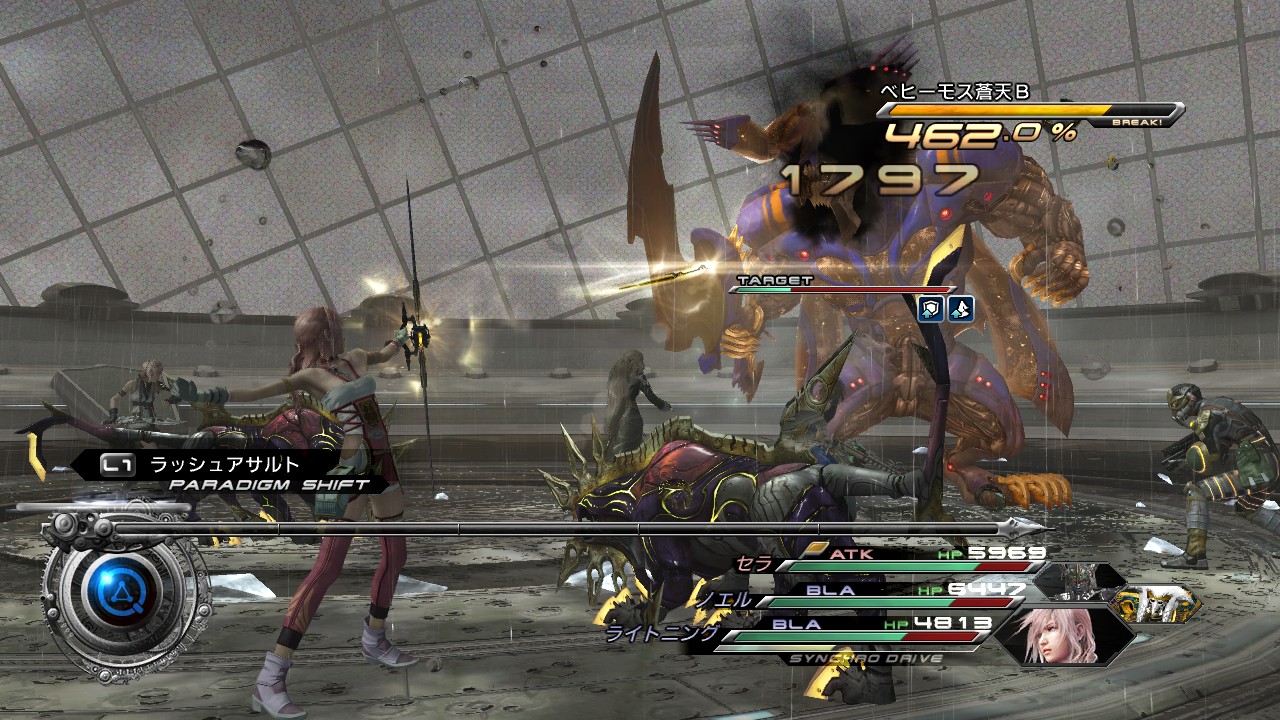
Task: Select ライトニング's BLA party row
Action: click(x=850, y=627)
